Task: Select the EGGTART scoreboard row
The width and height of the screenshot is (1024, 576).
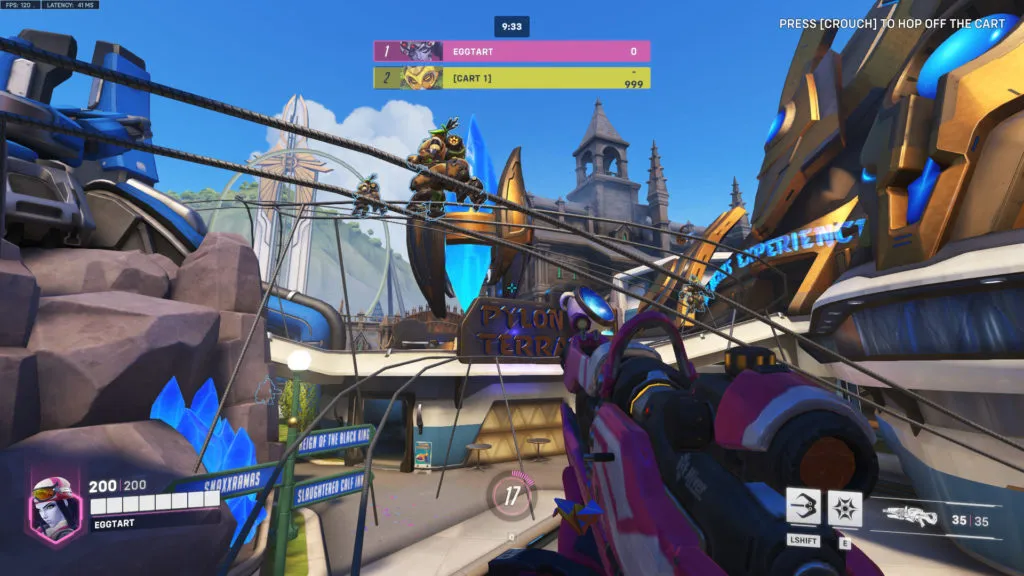Action: 511,51
